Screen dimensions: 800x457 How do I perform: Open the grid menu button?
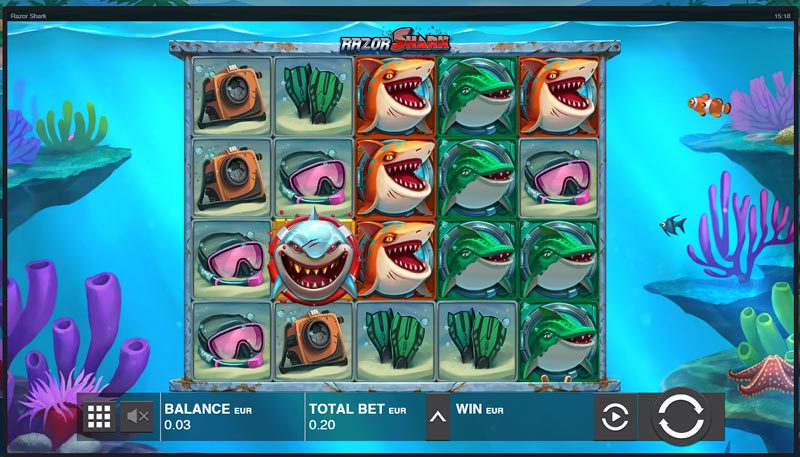click(x=99, y=416)
